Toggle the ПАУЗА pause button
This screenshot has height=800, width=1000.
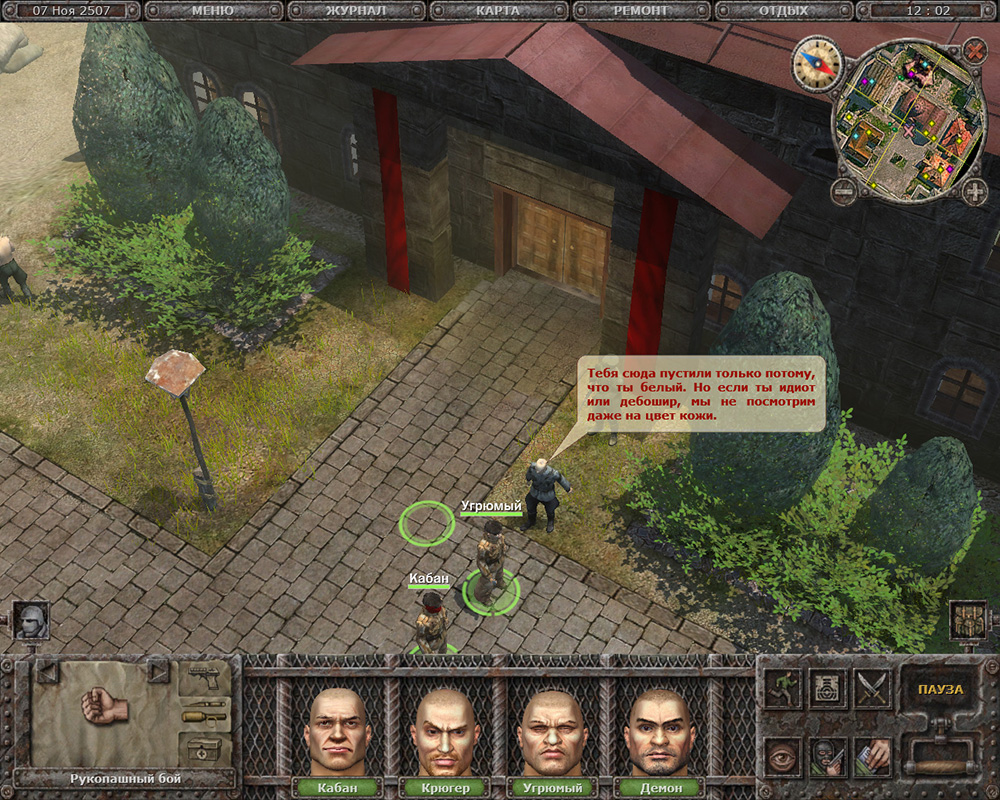click(939, 690)
